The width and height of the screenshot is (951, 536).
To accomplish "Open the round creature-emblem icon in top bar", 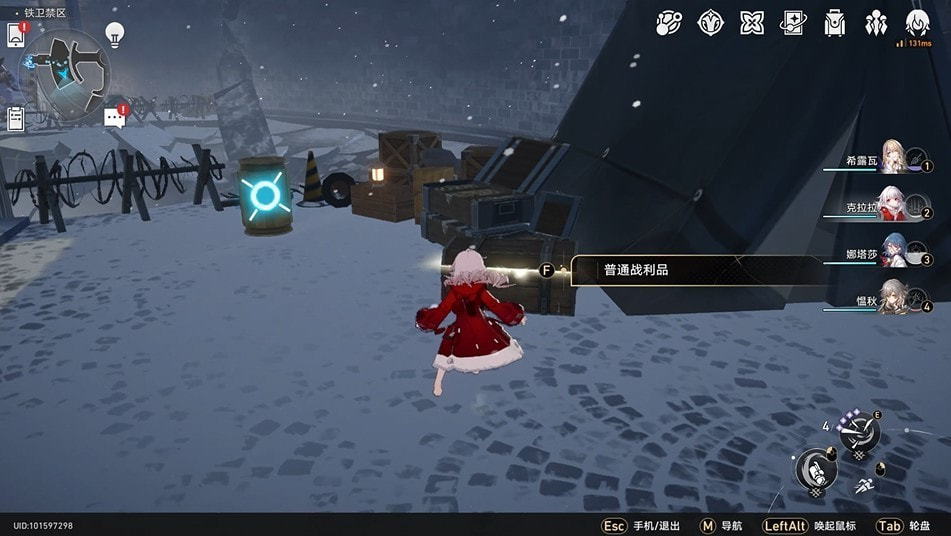I will coord(711,22).
